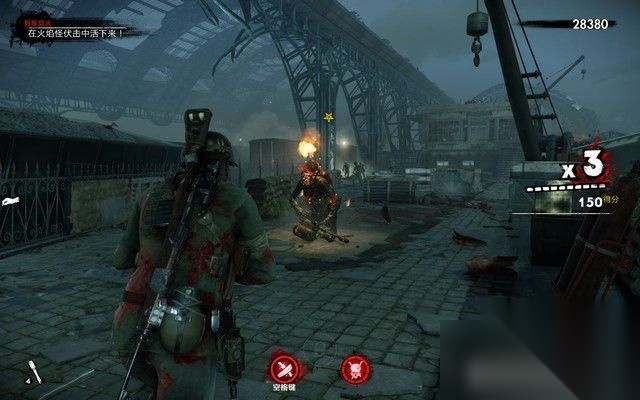
Task: Activate the red skull ability icon
Action: click(355, 368)
